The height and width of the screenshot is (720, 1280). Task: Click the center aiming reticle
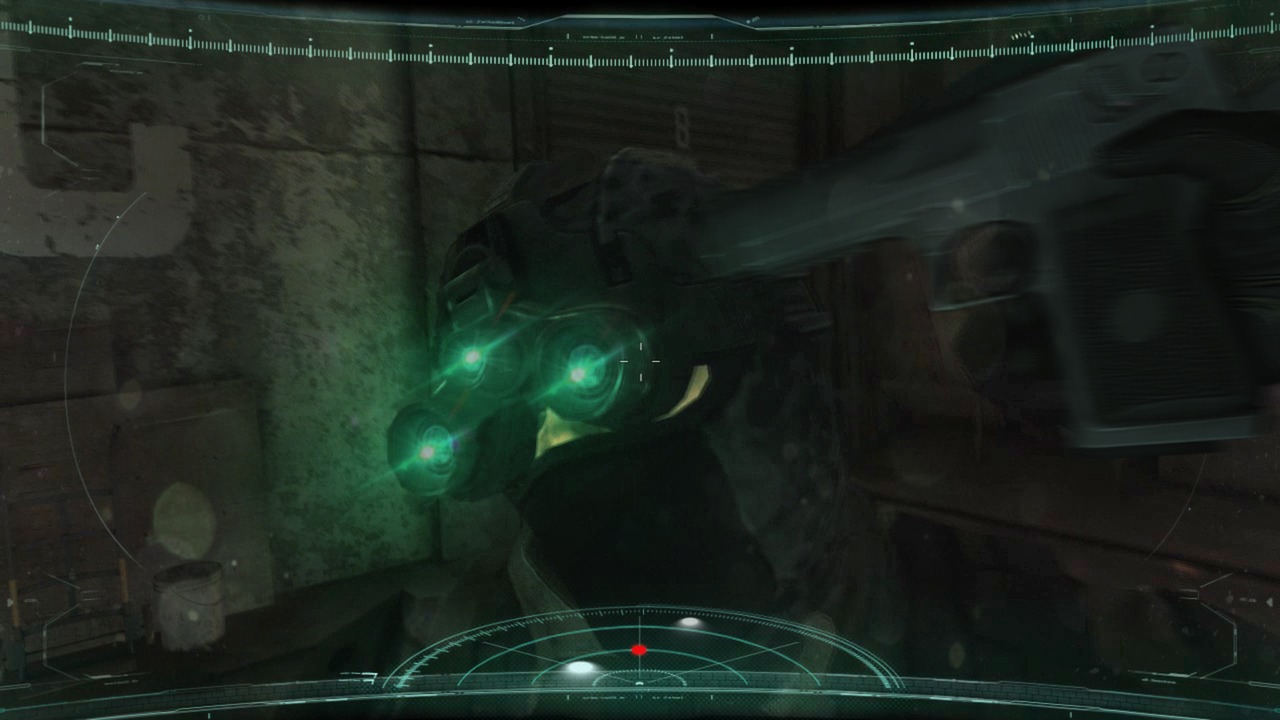pos(640,360)
